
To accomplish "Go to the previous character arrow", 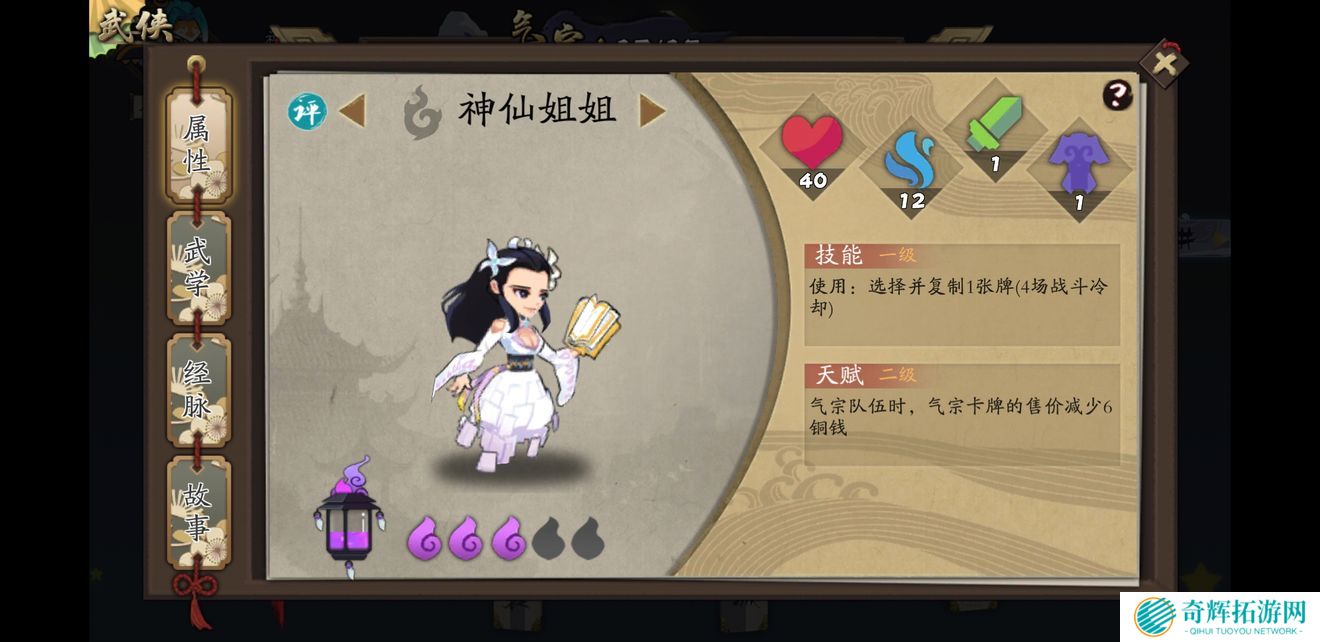I will point(351,111).
